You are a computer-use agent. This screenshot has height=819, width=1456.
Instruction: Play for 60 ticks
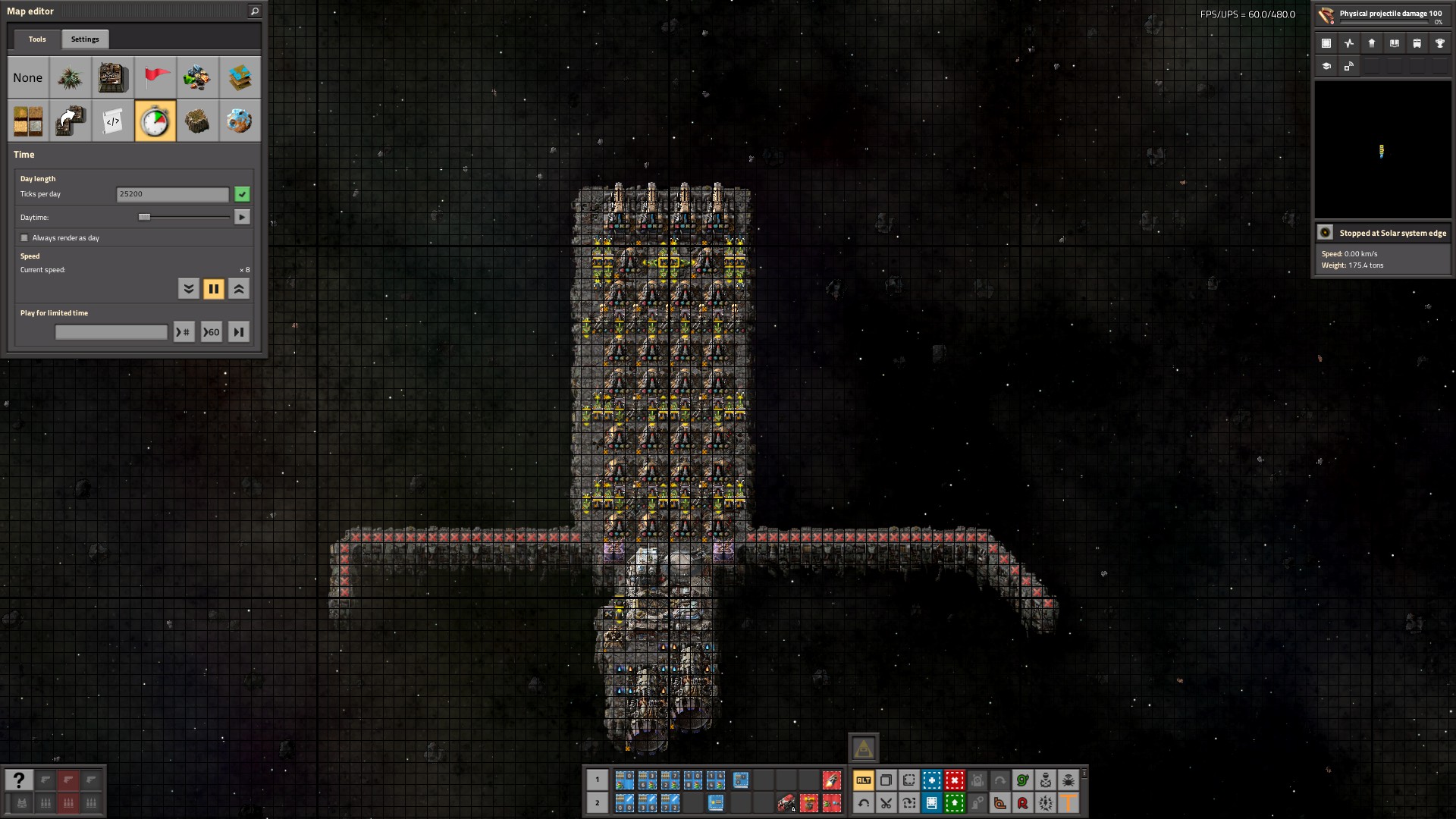click(x=211, y=332)
